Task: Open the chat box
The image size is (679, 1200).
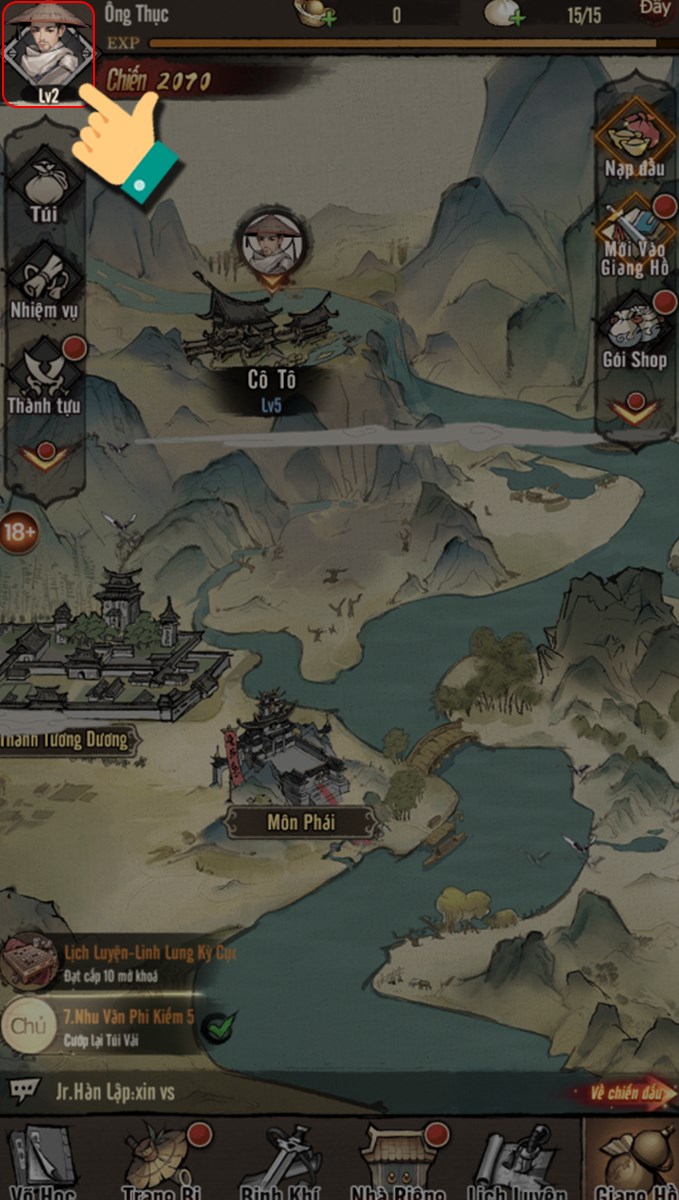Action: point(24,1091)
